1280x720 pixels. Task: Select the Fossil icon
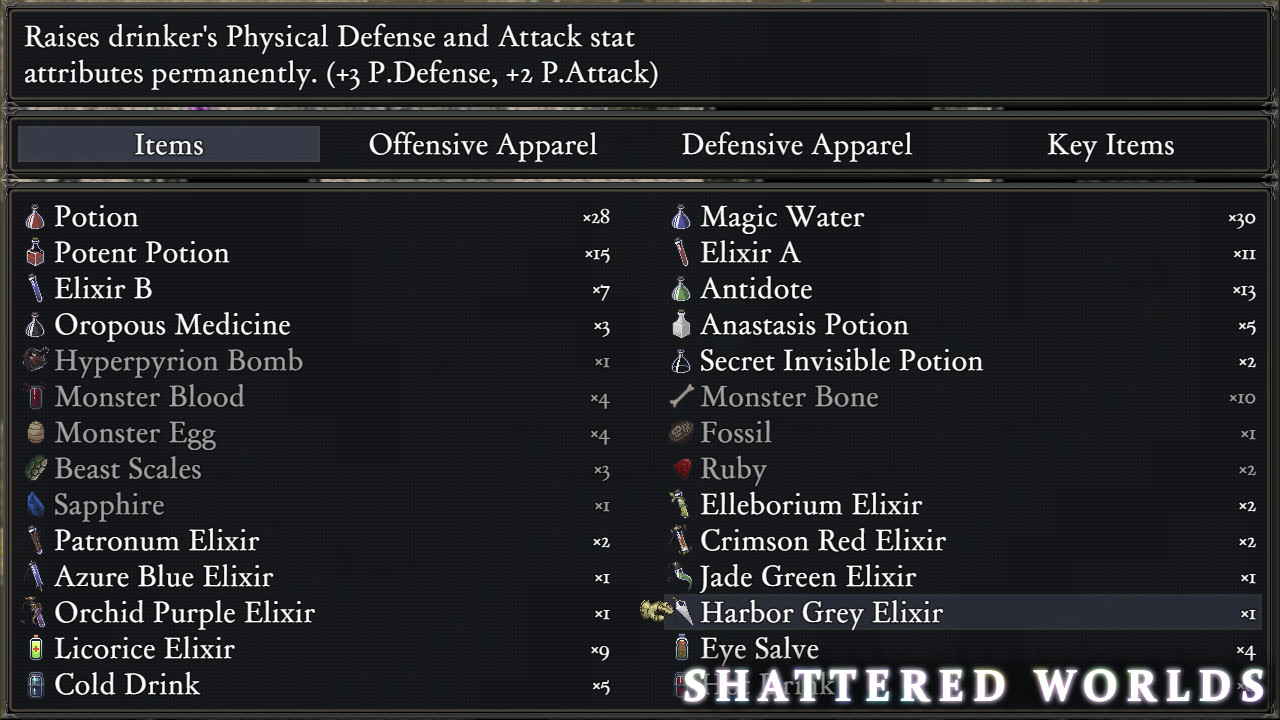[681, 433]
